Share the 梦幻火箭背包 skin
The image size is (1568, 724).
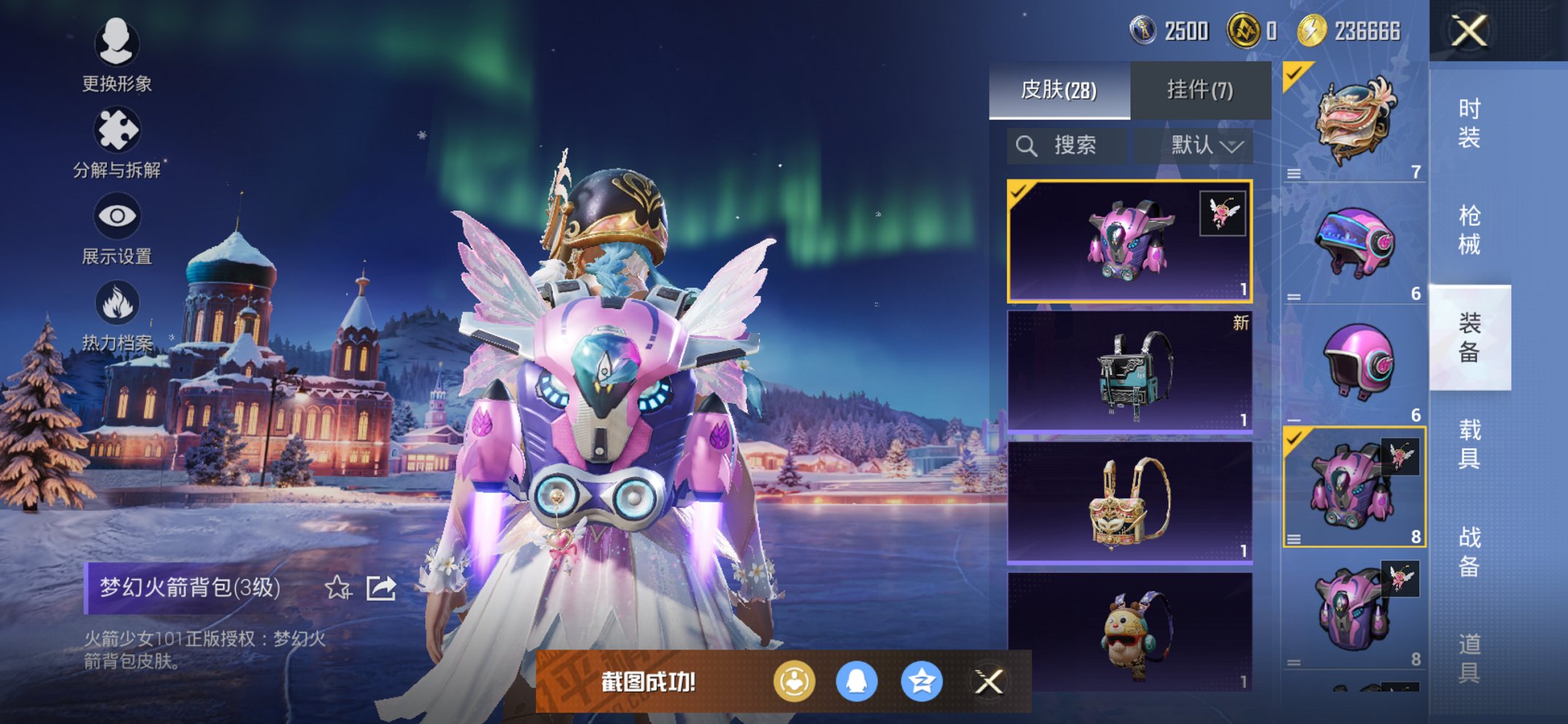pos(381,587)
